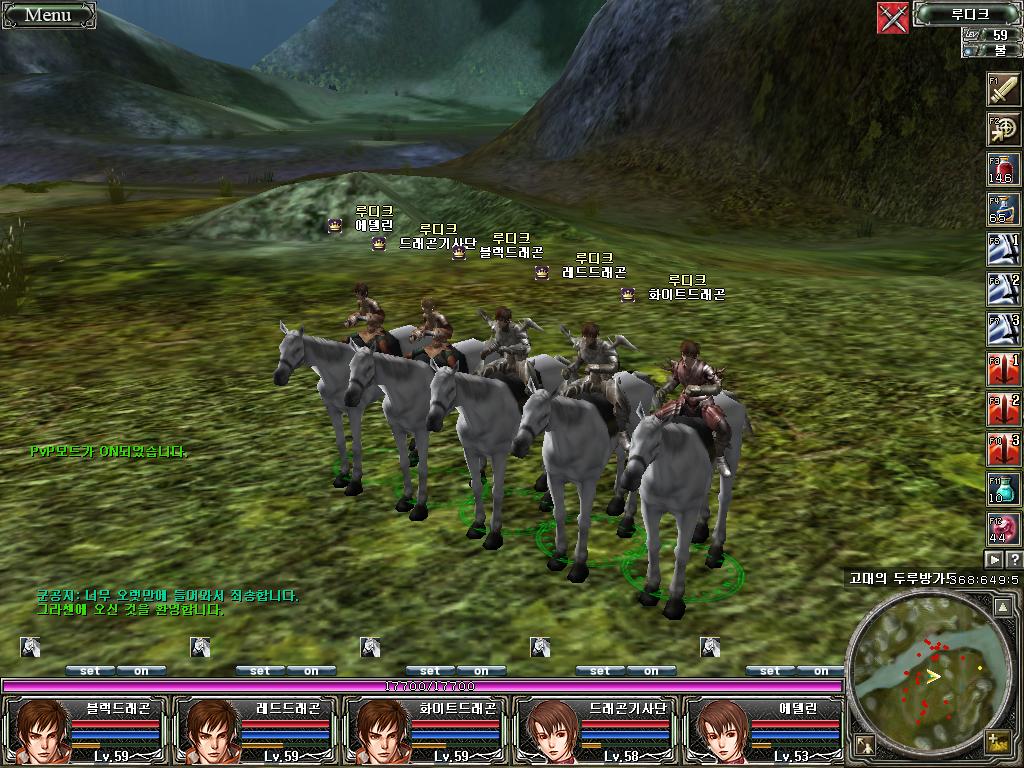Viewport: 1024px width, 768px height.
Task: Select the 드래곤기사단 party portrait
Action: 546,729
